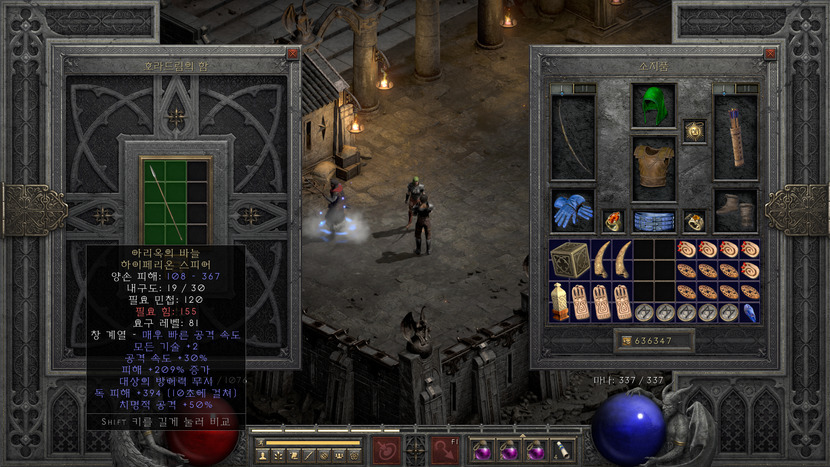Select the blue gloves slot
This screenshot has width=830, height=467.
tap(572, 211)
